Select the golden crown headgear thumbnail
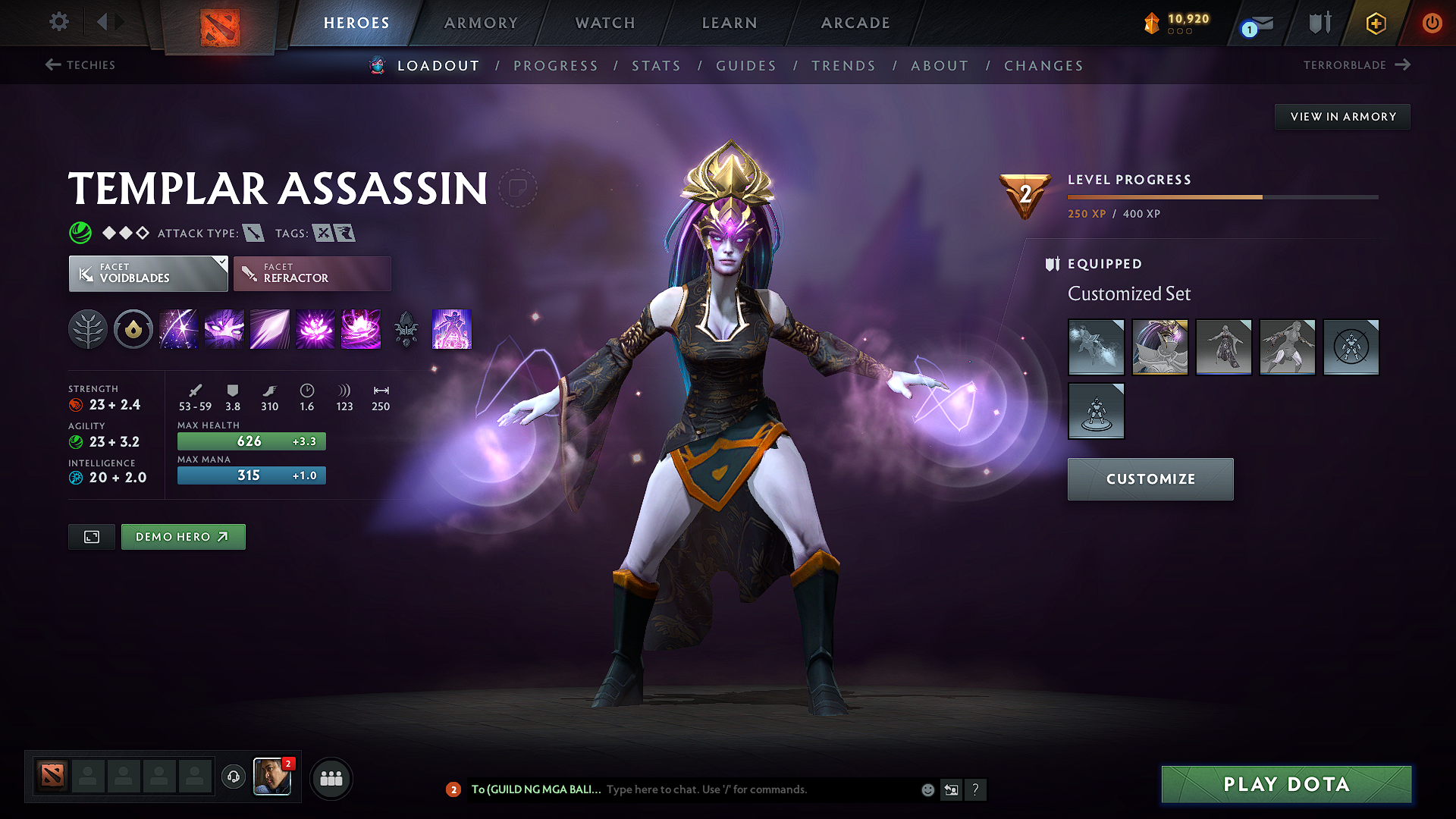This screenshot has height=819, width=1456. coord(1159,347)
